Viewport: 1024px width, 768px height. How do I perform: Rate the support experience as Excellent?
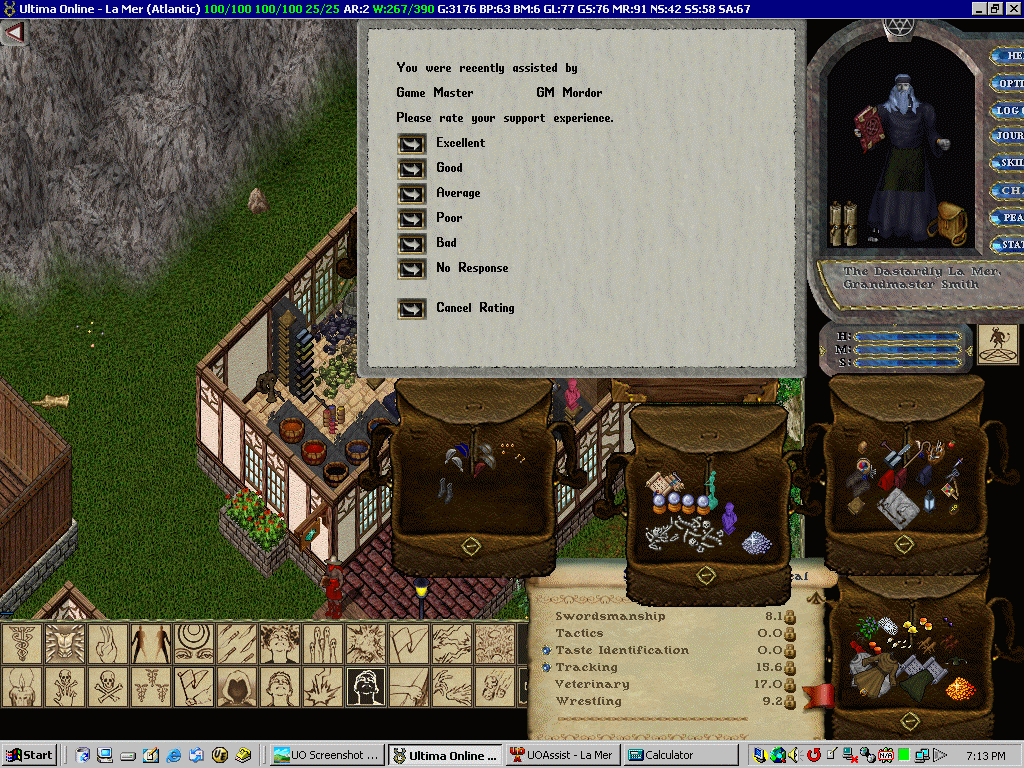click(x=411, y=144)
